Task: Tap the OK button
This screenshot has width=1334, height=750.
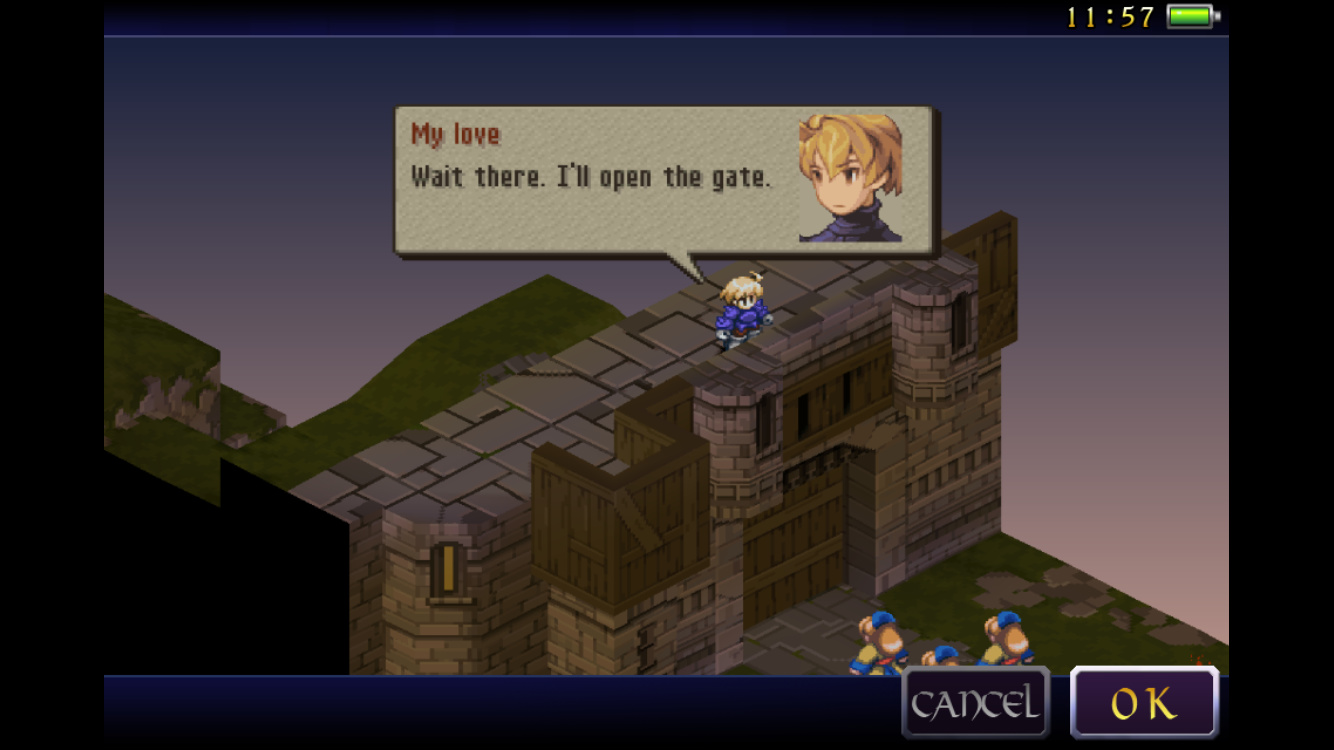Action: [x=1144, y=703]
